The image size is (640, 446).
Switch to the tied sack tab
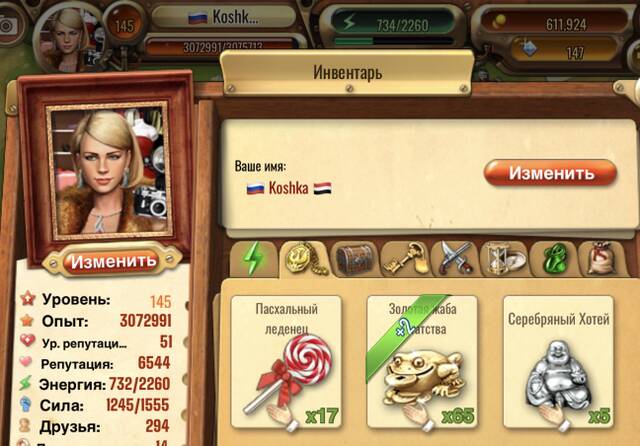click(603, 258)
